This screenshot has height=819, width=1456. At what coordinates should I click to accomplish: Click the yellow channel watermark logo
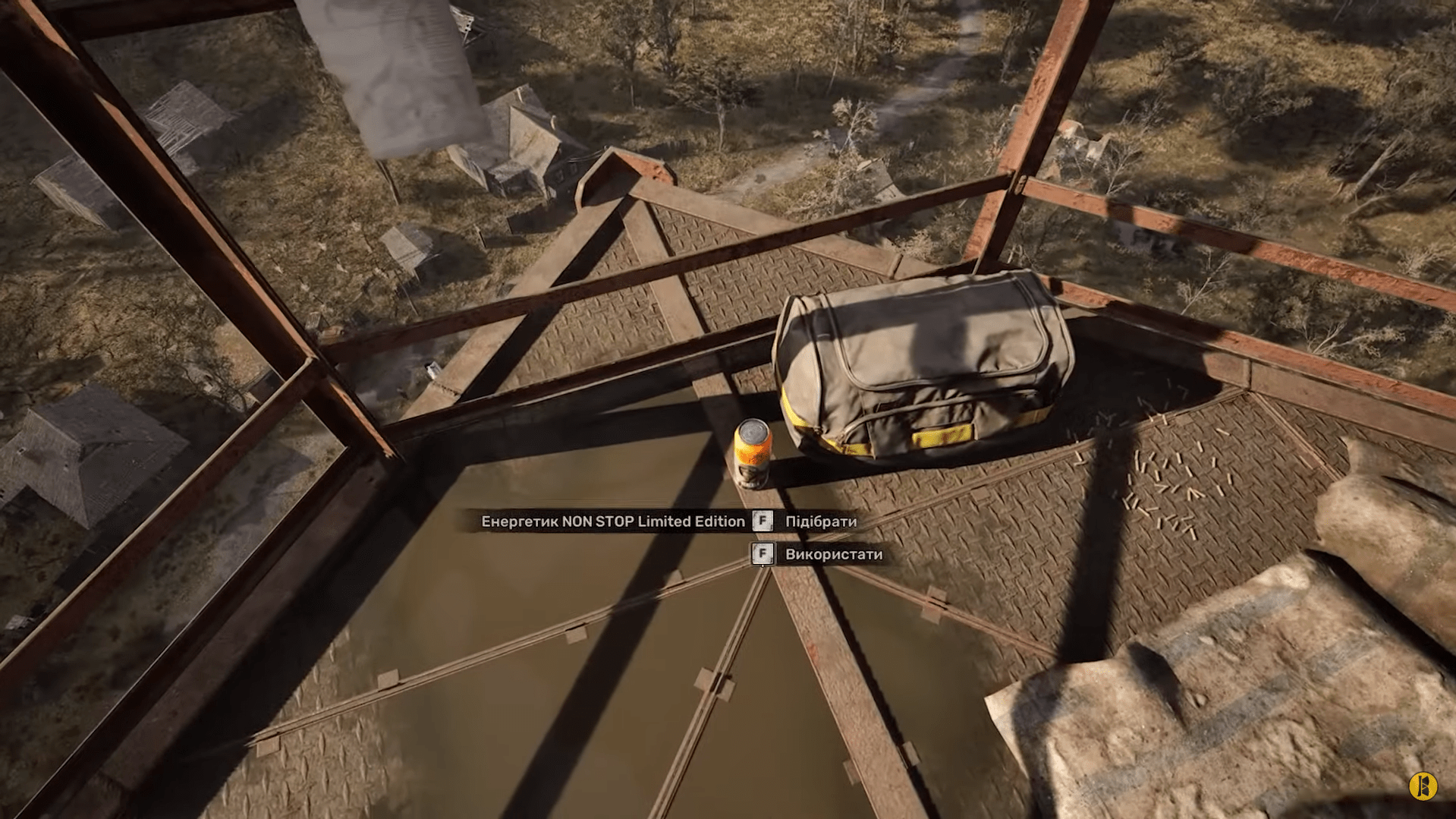pos(1423,786)
